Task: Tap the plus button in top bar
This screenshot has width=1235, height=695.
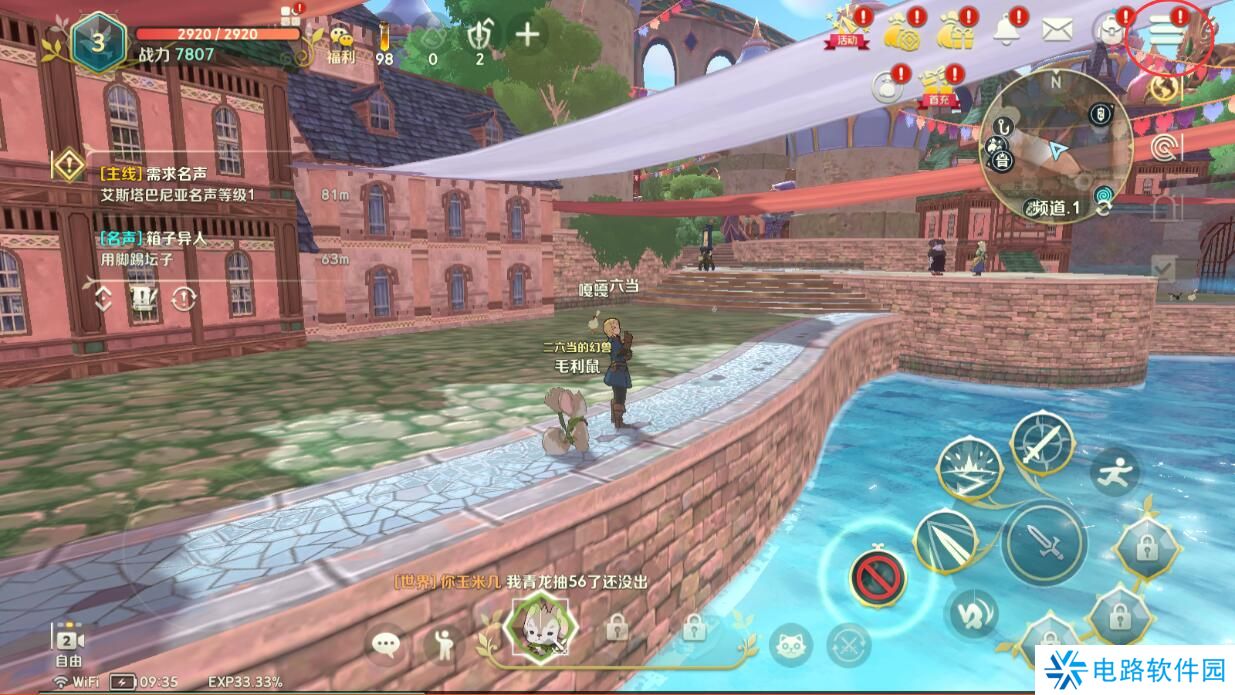Action: (527, 35)
